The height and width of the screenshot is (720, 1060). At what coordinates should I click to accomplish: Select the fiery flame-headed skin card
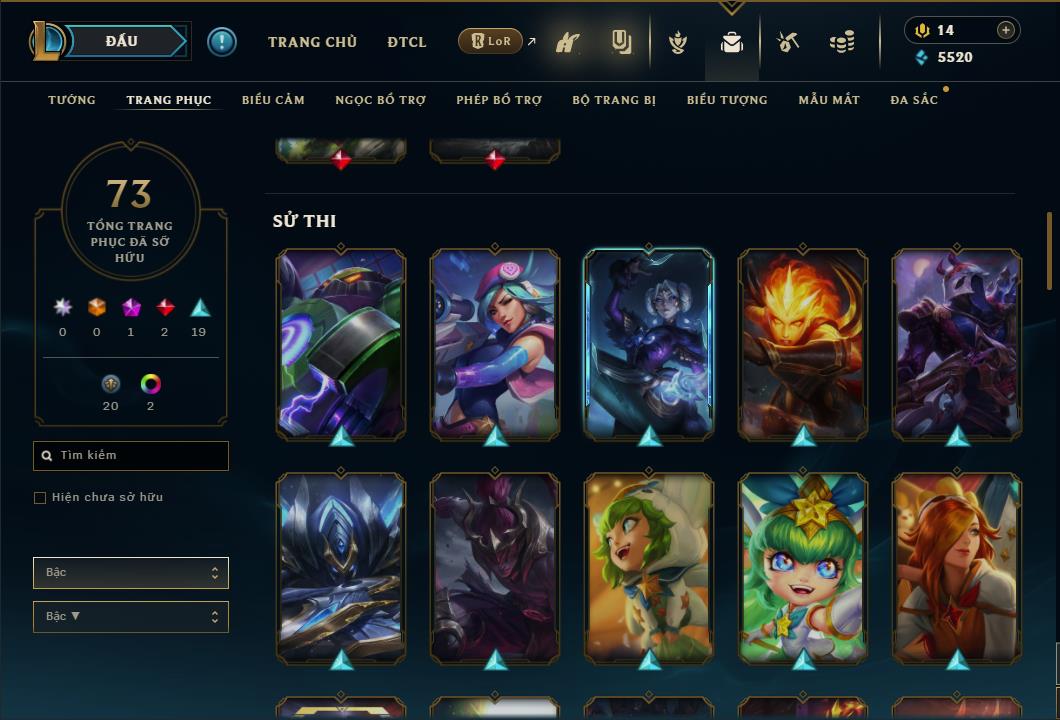pyautogui.click(x=803, y=344)
